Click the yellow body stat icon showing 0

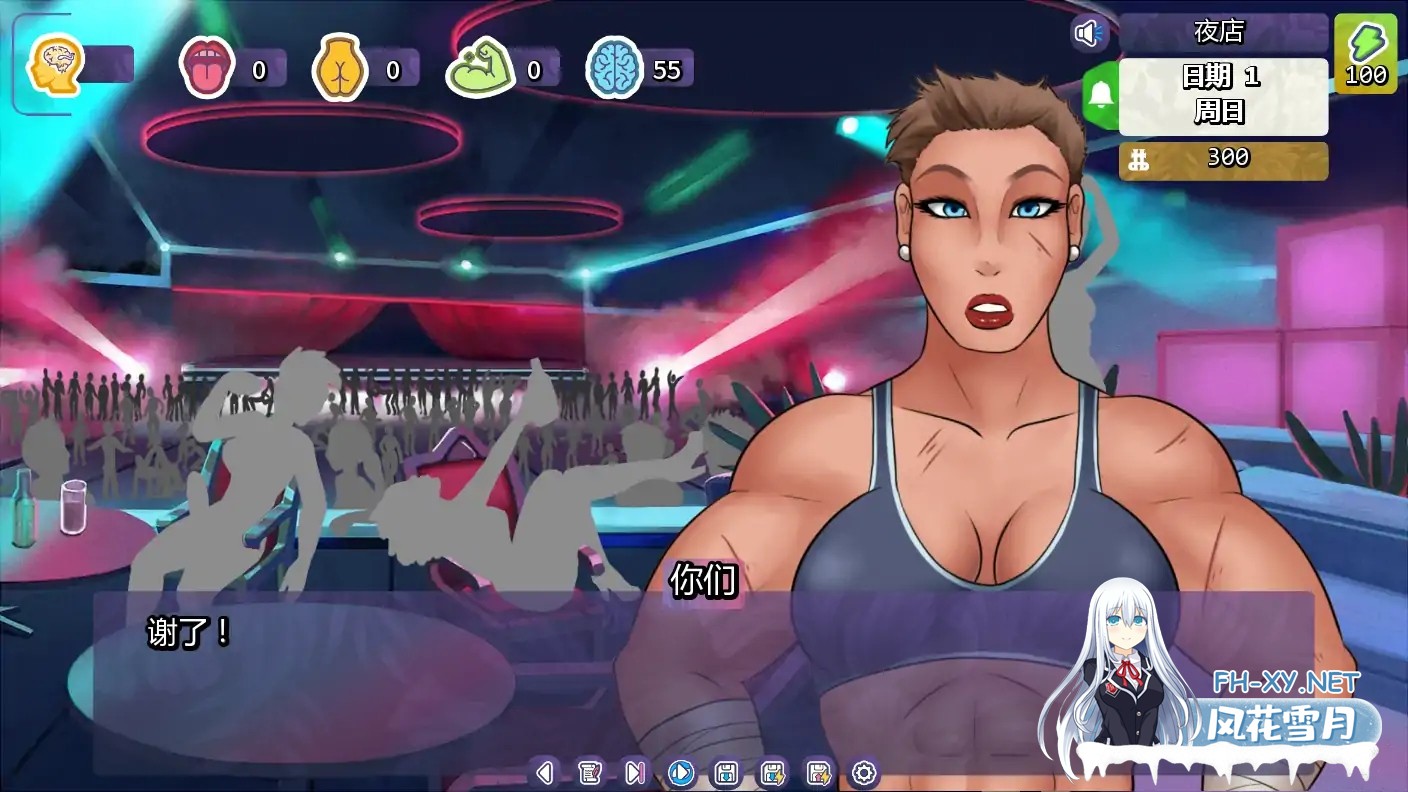pos(340,67)
